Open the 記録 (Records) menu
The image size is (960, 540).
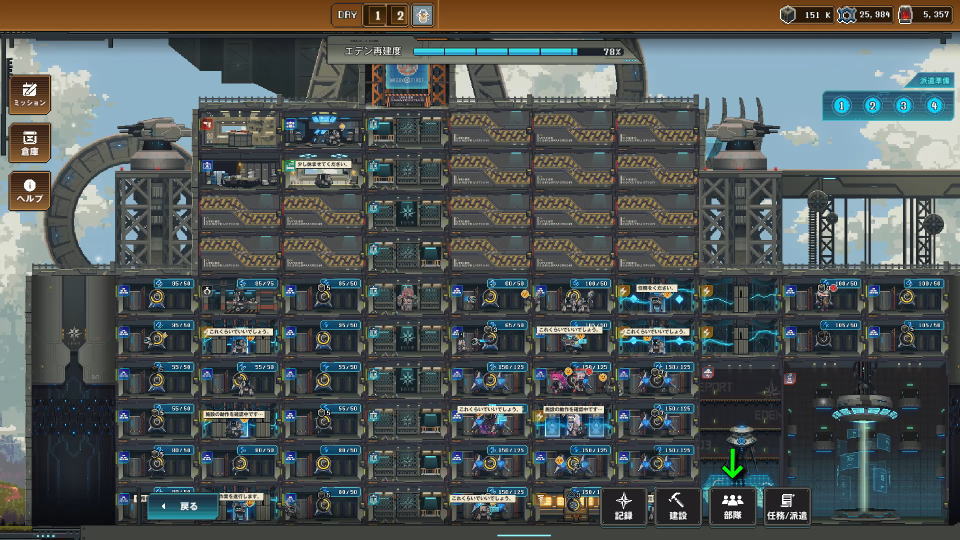tap(625, 506)
